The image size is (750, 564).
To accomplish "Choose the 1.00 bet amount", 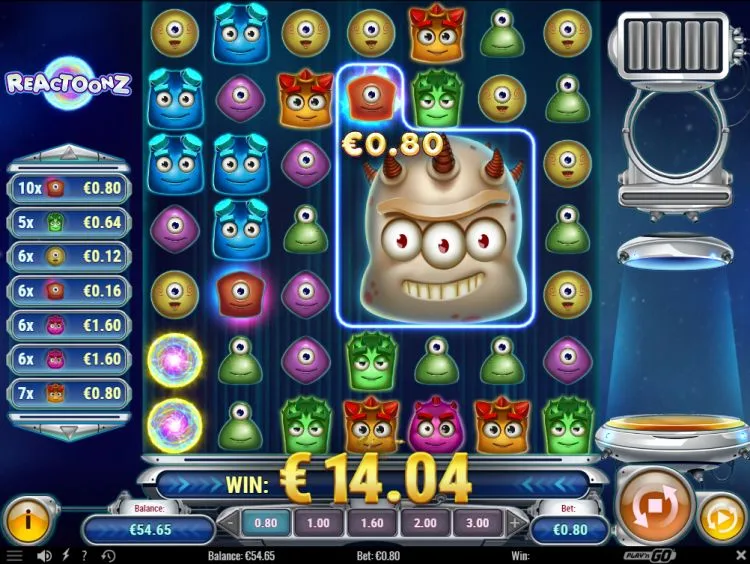I will 318,522.
